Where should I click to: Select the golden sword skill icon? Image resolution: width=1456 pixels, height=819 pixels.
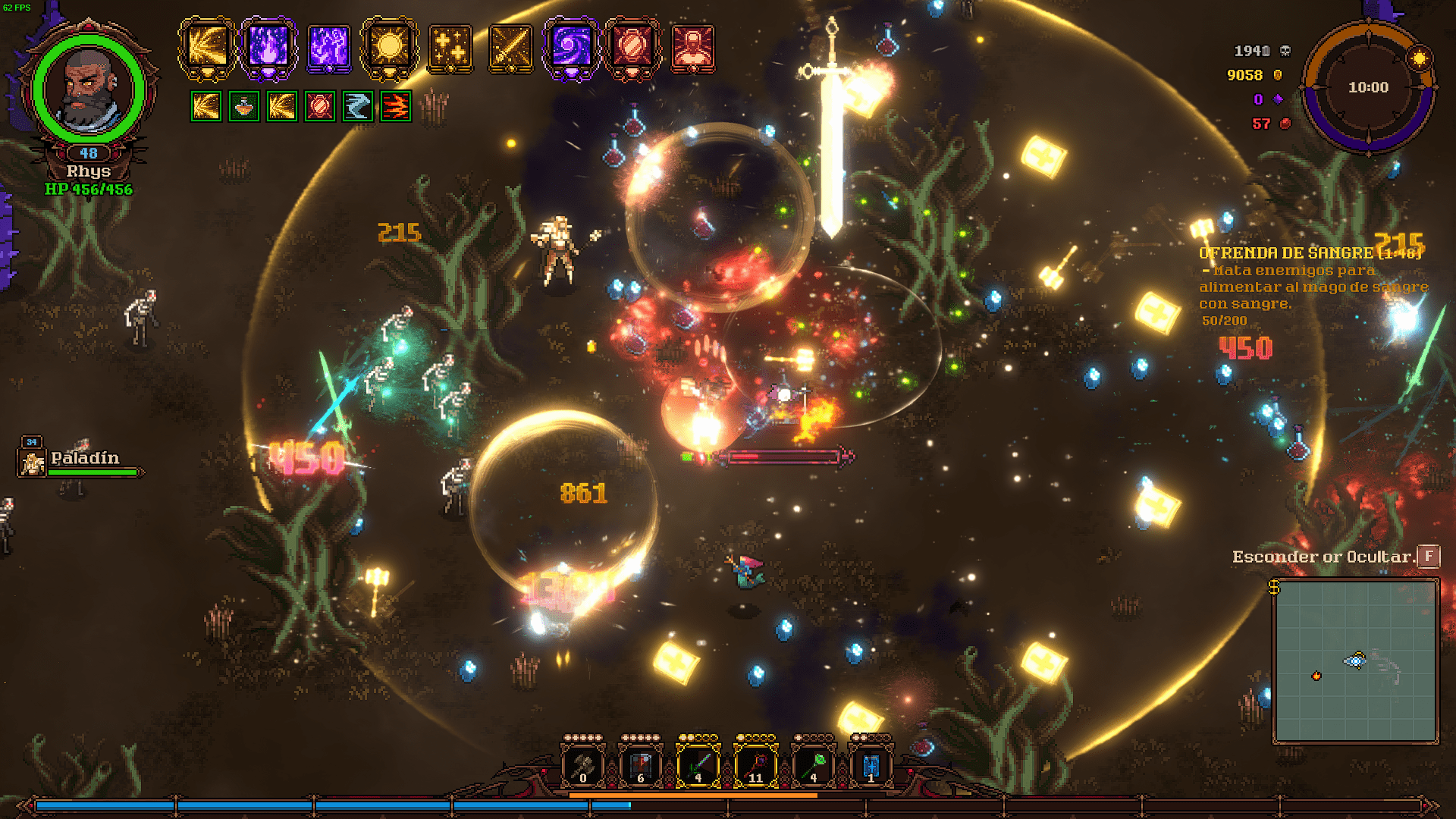[510, 49]
